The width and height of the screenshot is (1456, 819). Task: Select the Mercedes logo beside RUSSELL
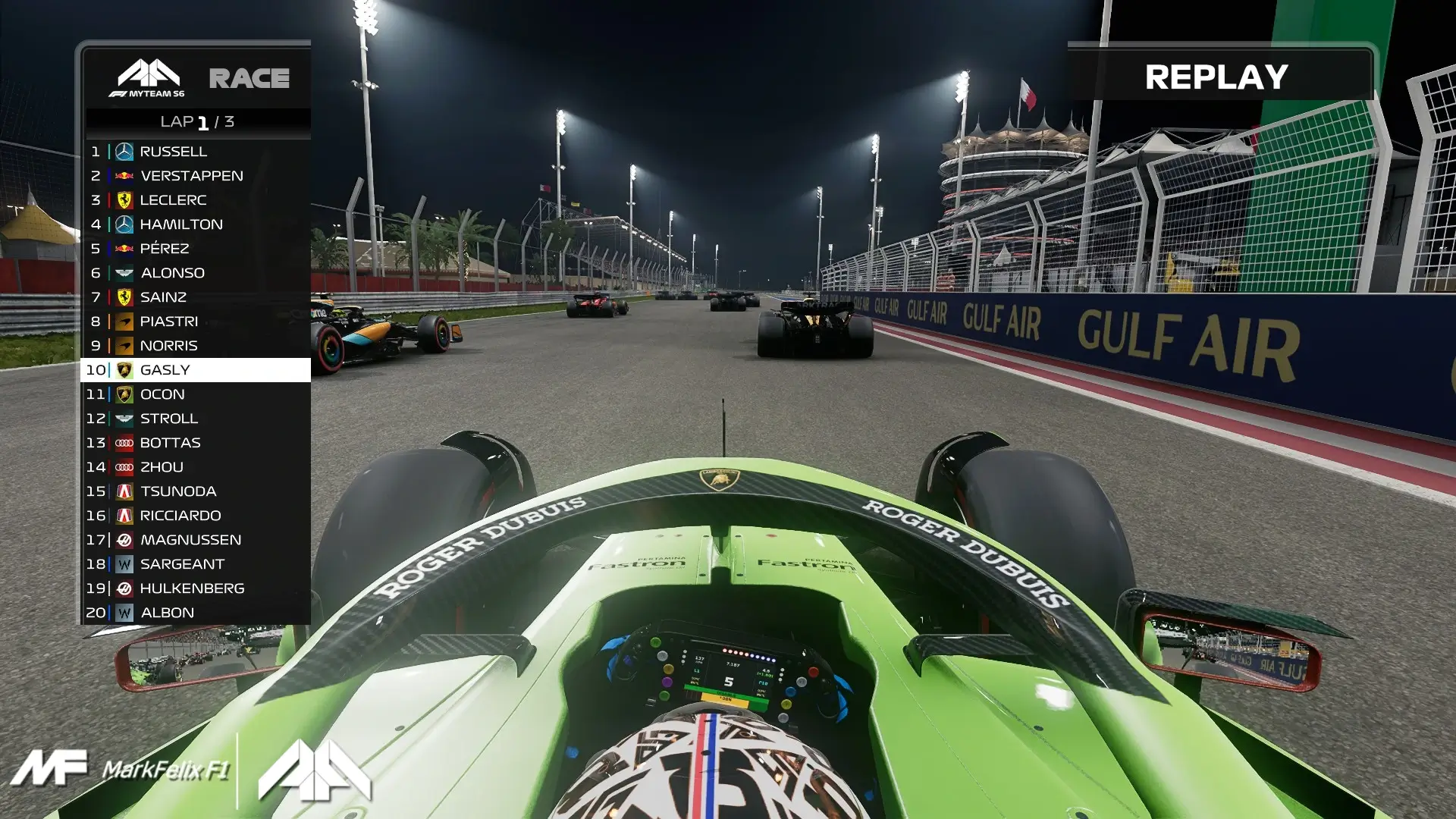(x=123, y=151)
